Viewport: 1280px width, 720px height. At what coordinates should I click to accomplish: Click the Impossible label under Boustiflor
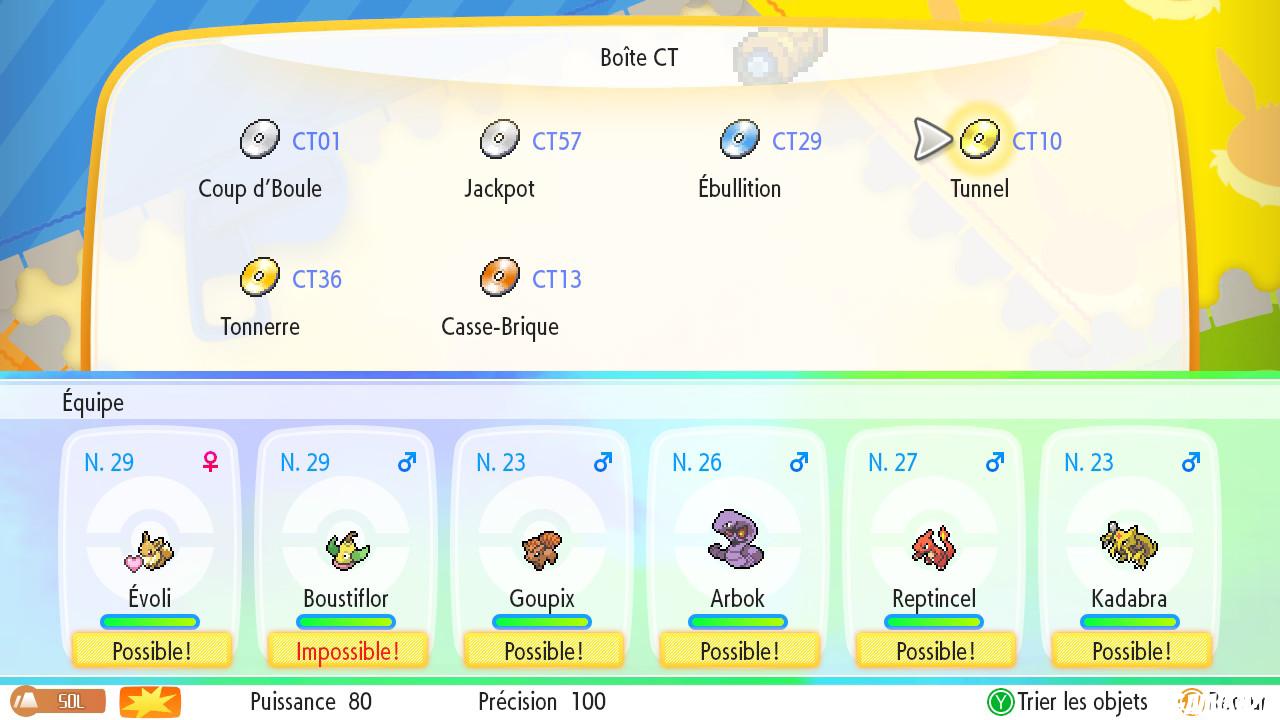point(346,651)
